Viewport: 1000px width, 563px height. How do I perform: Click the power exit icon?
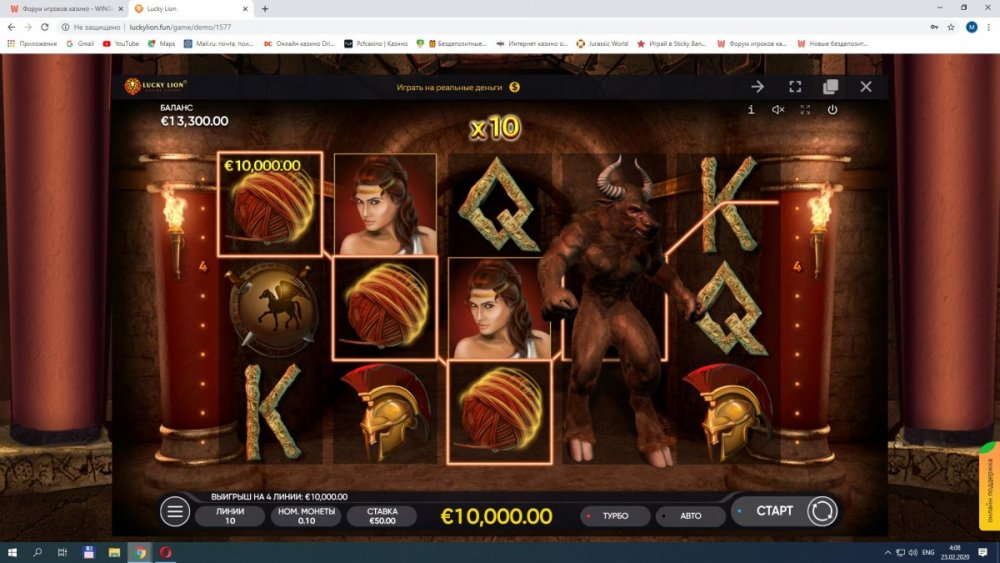[832, 110]
